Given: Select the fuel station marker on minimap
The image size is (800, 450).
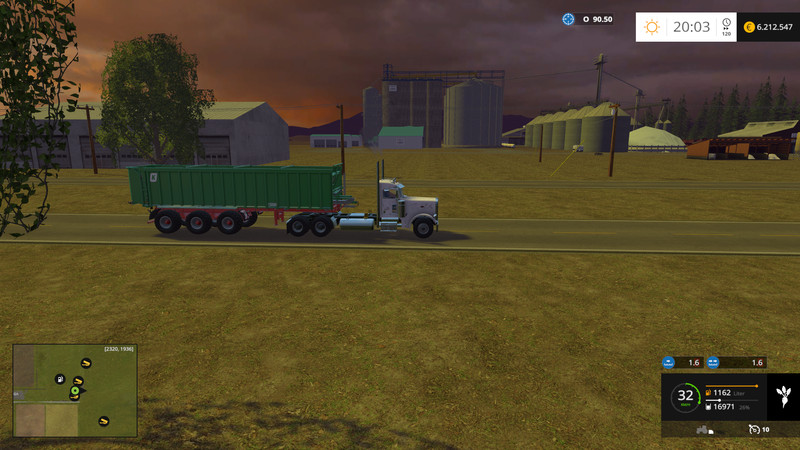Looking at the screenshot, I should click(60, 379).
